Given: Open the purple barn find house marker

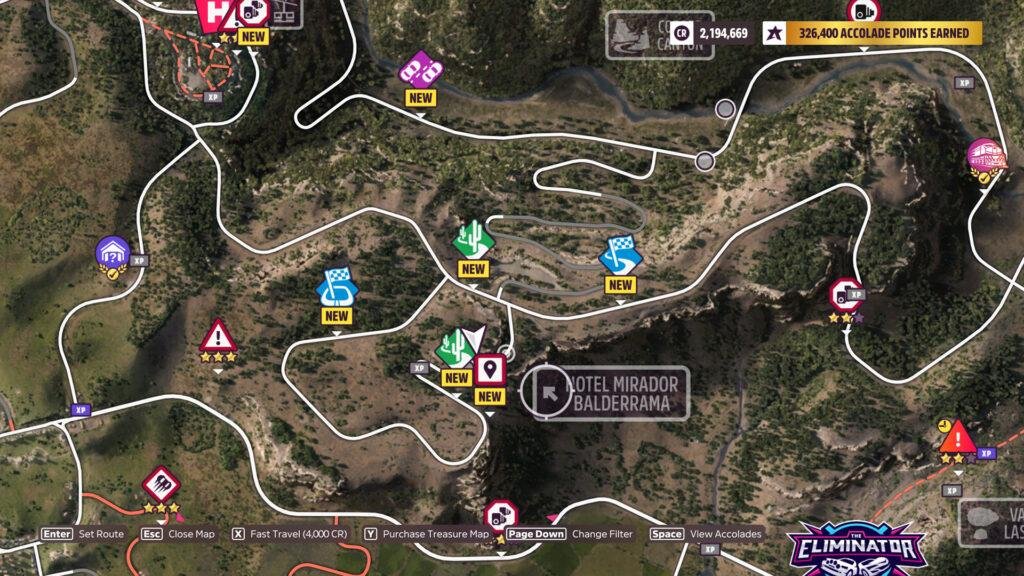Looking at the screenshot, I should (x=113, y=252).
